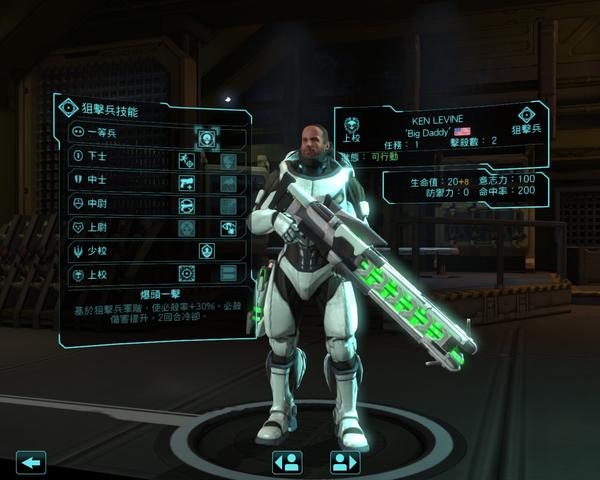This screenshot has width=600, height=480.
Task: Select the highlighted 中士 Gunslinger pistol icon
Action: click(186, 183)
